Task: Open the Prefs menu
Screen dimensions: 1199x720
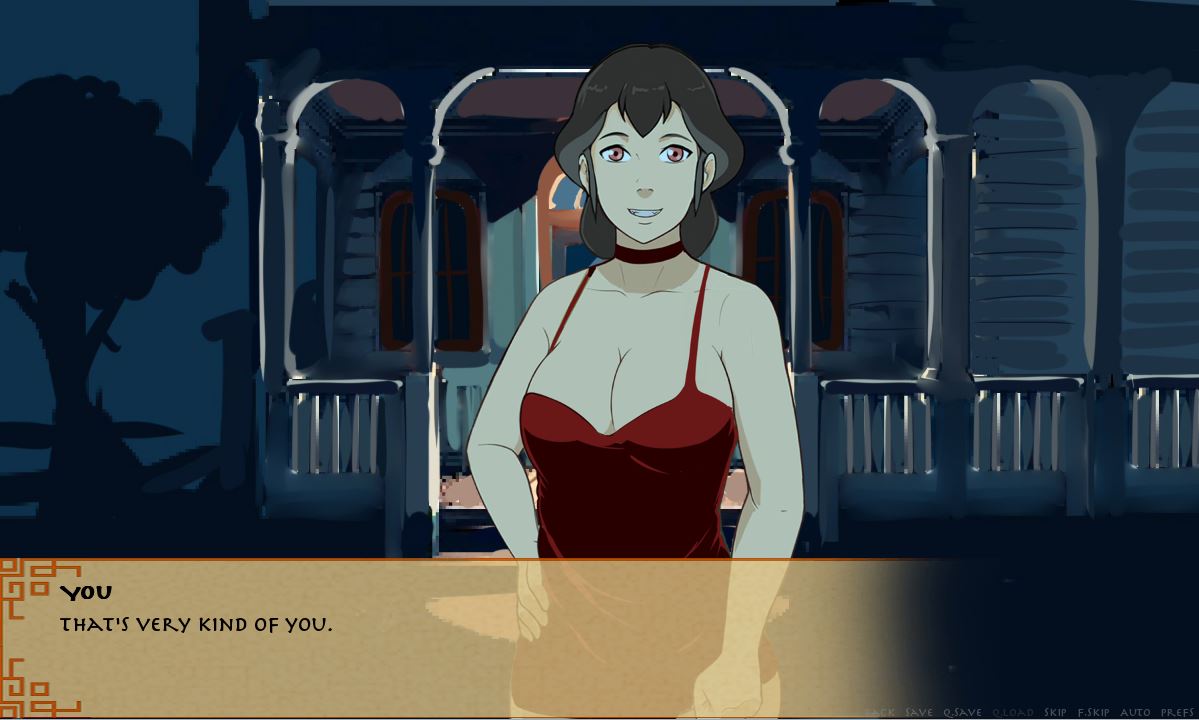Action: click(1177, 712)
